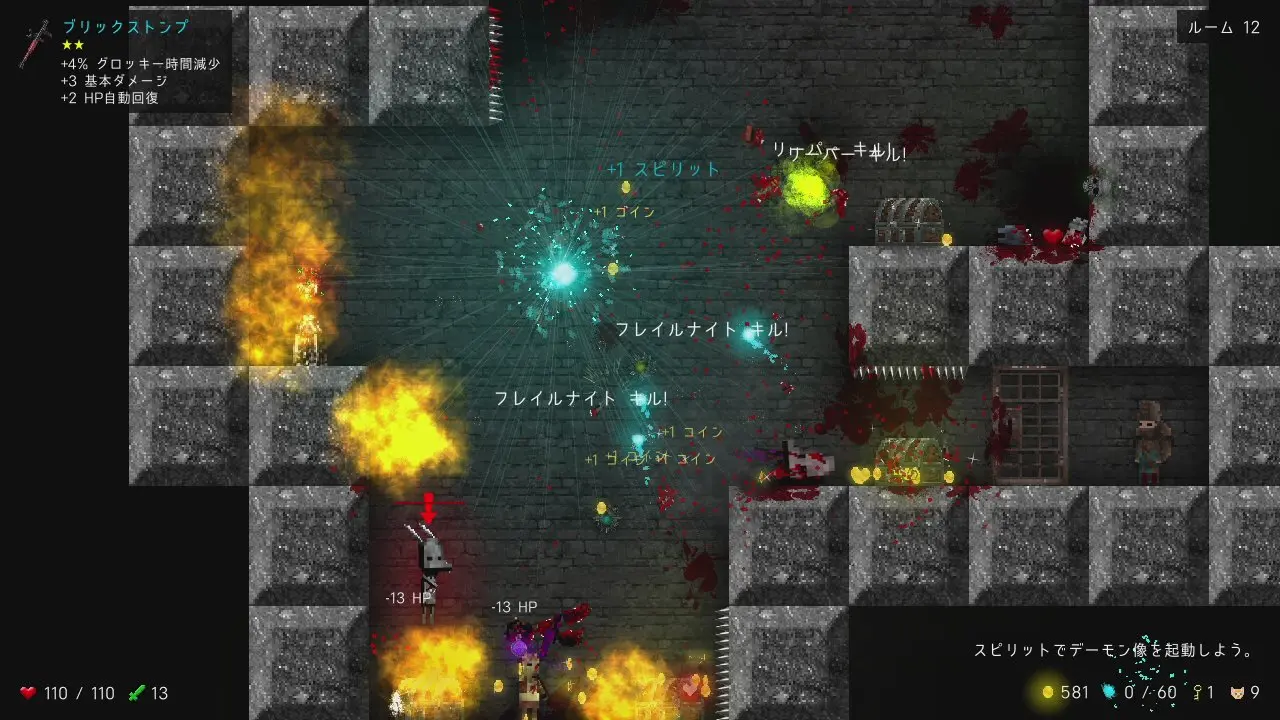
Task: Click the ブリックストンプ weapon icon
Action: pyautogui.click(x=35, y=44)
